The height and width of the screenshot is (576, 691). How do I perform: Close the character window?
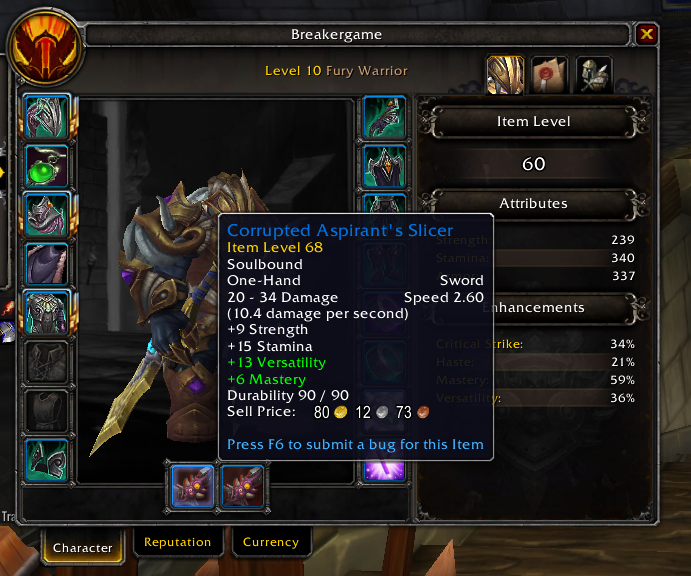[647, 35]
